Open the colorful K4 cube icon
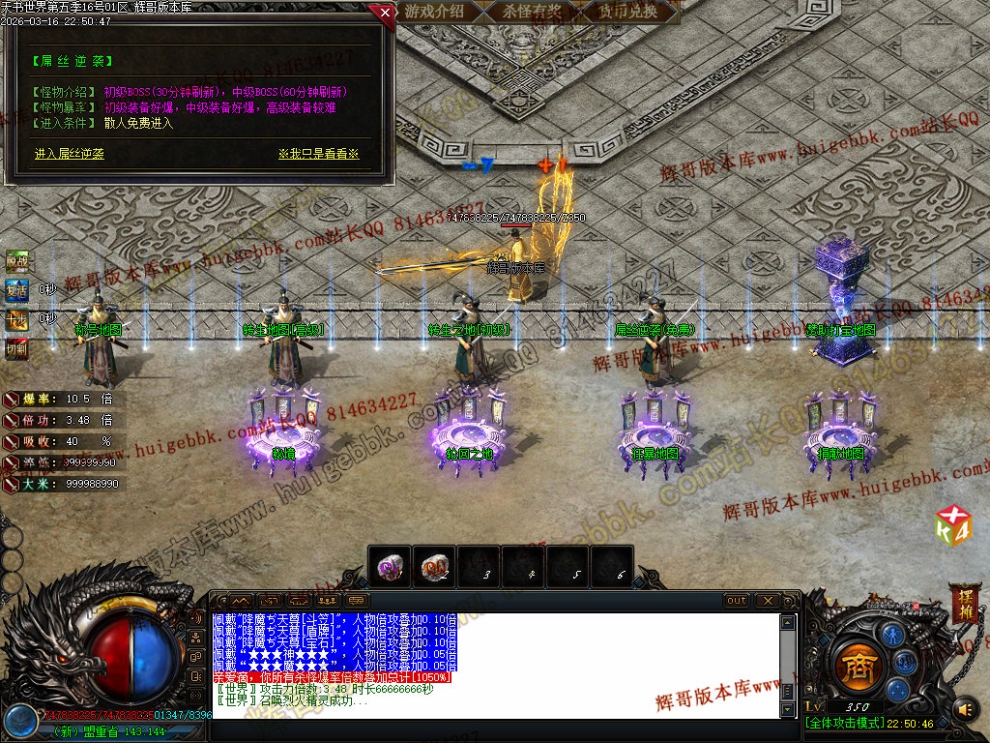 [x=951, y=526]
